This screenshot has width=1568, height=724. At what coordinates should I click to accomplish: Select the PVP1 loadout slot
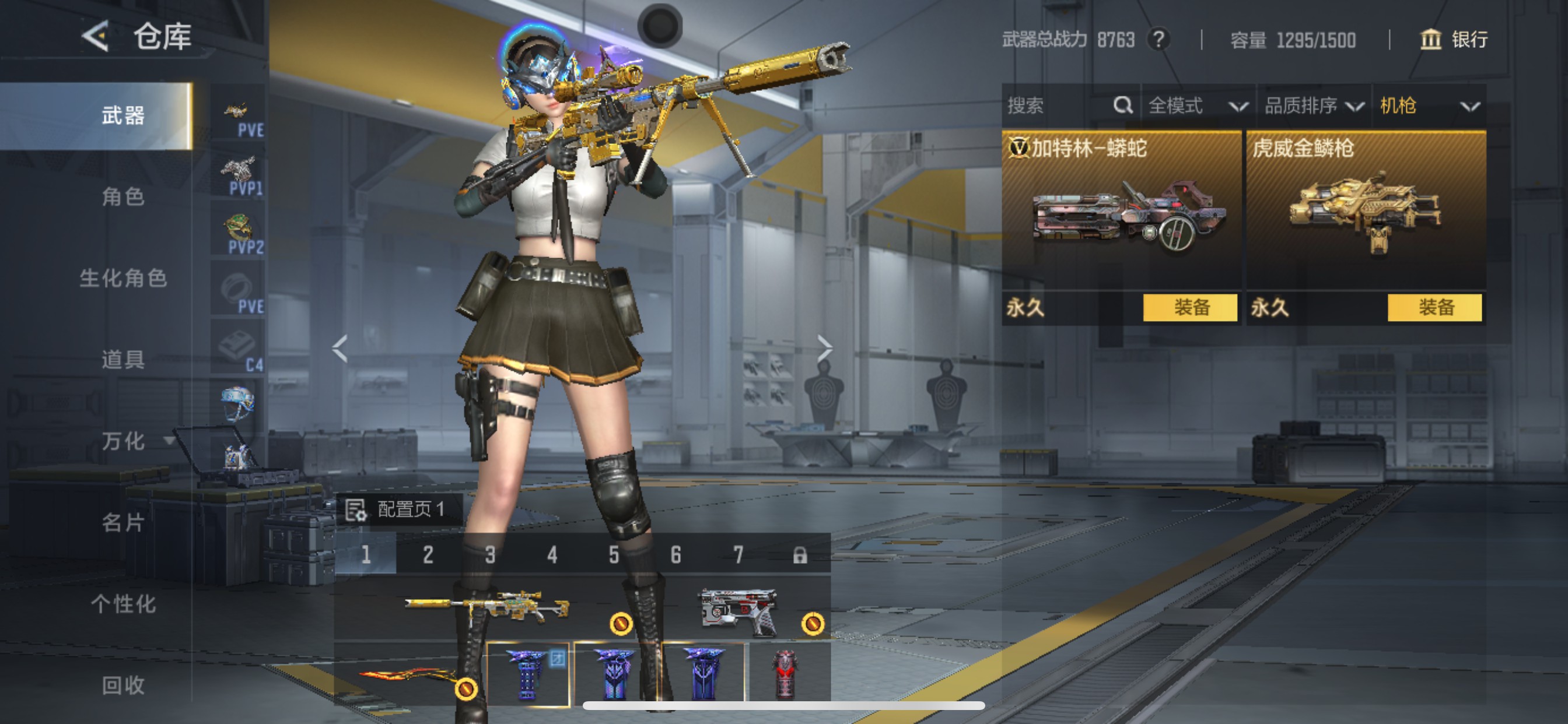239,176
